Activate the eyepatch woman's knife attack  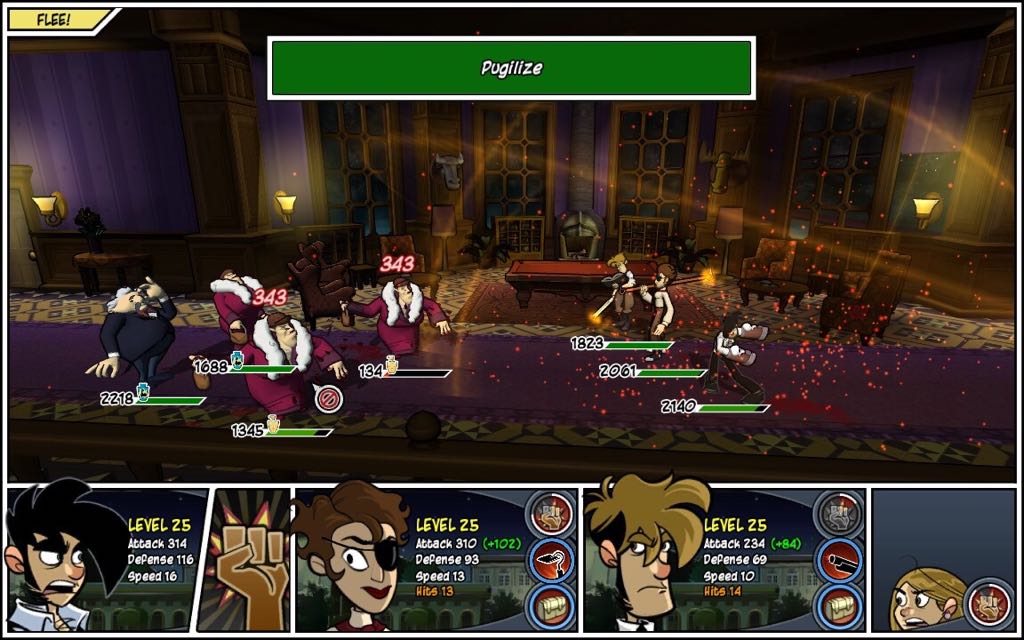pyautogui.click(x=551, y=562)
